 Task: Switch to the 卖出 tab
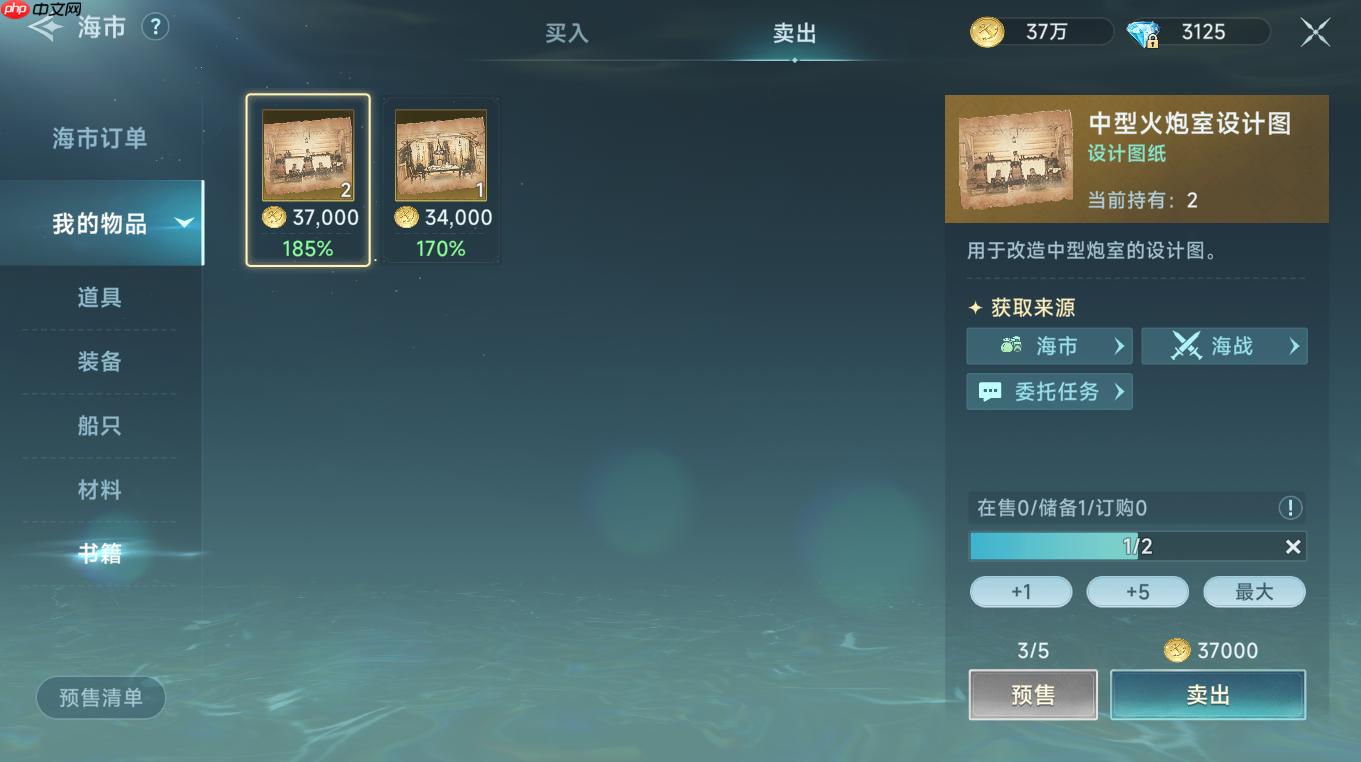point(794,33)
